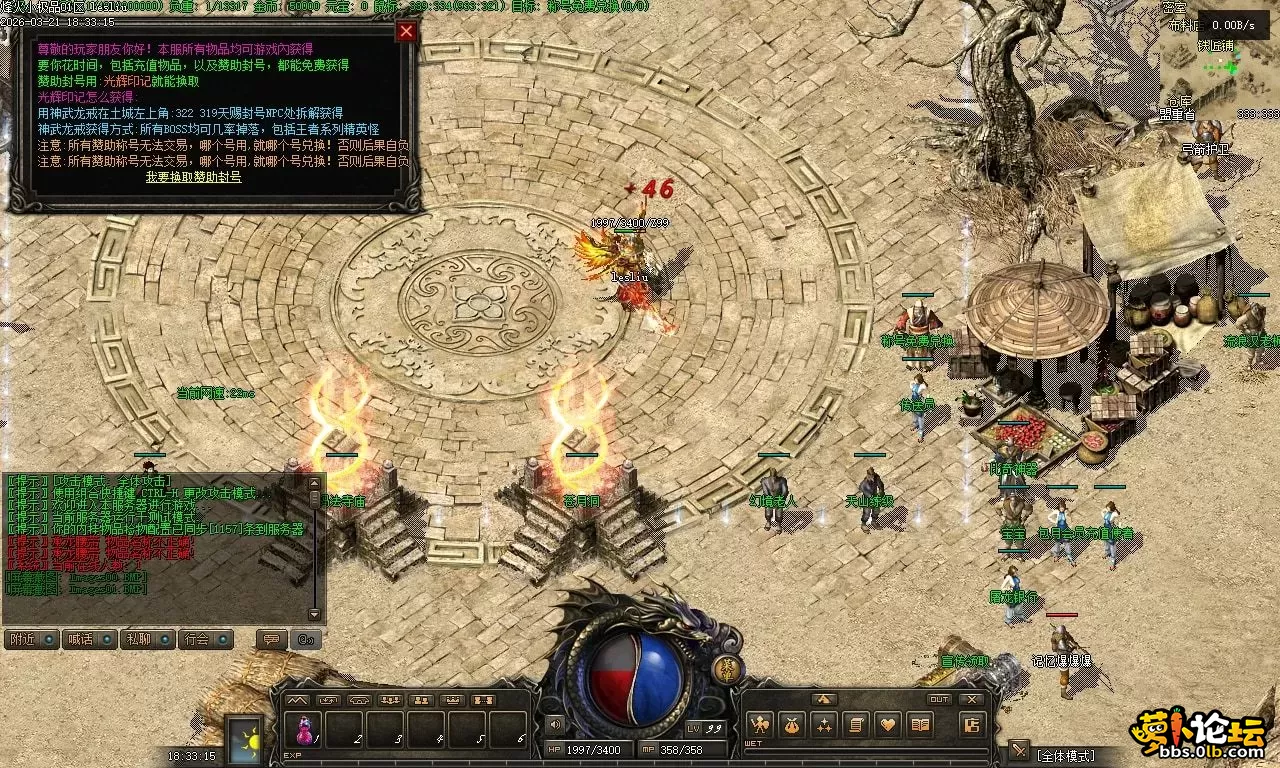Screen dimensions: 1280x768
Task: Click the OUT logout button
Action: 939,700
